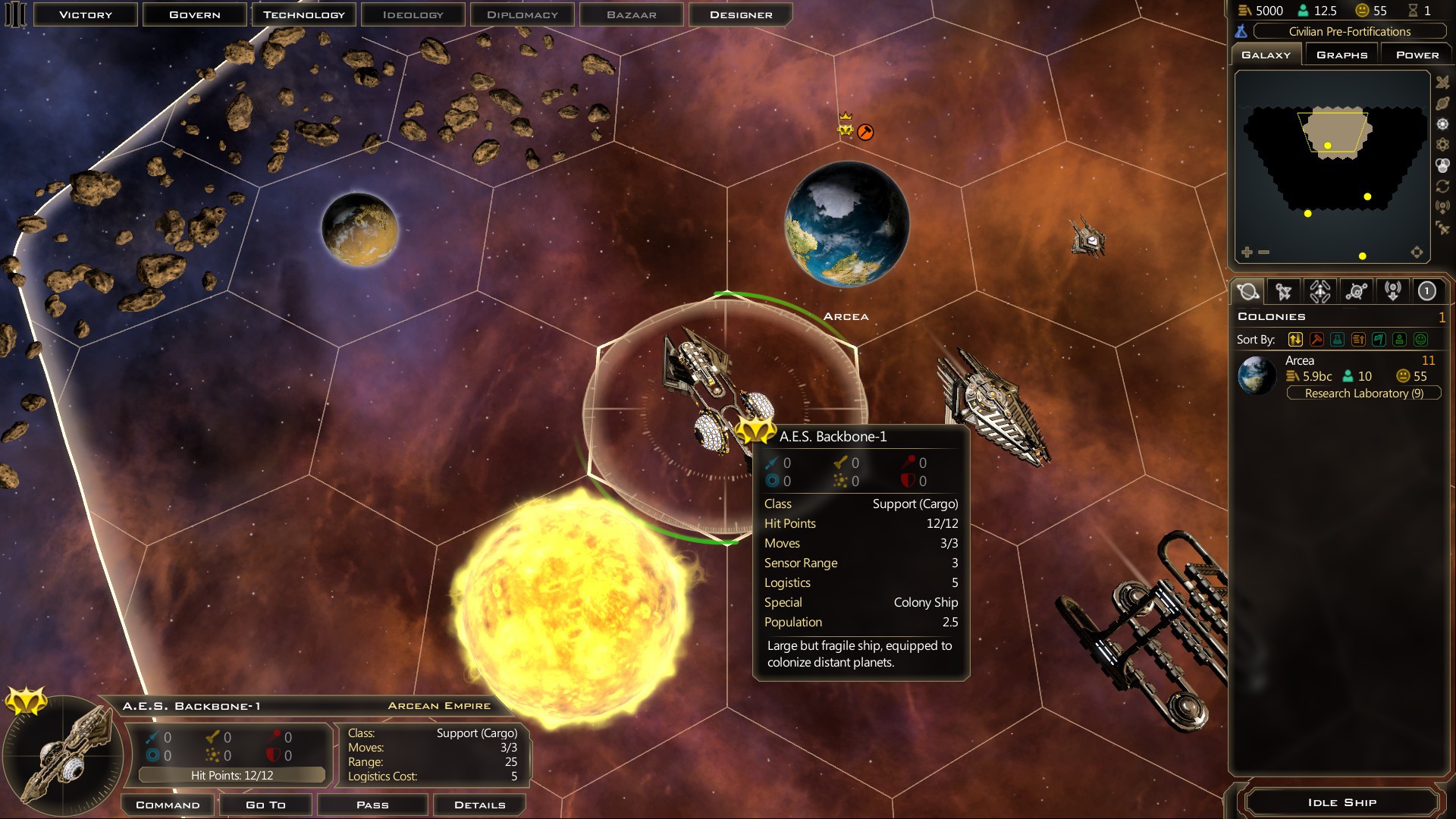Open the Govern screen

195,14
